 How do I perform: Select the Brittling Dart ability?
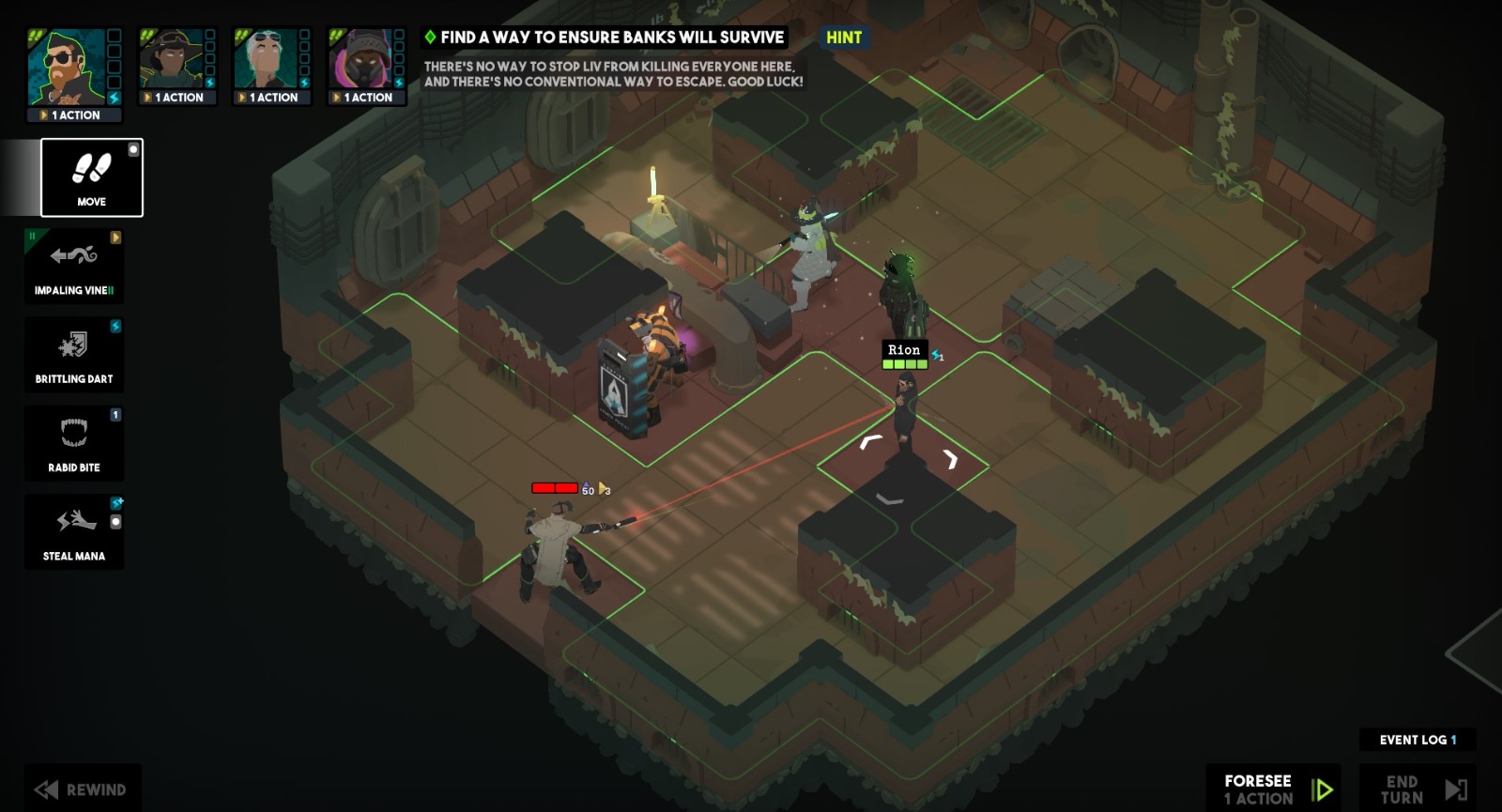(74, 354)
